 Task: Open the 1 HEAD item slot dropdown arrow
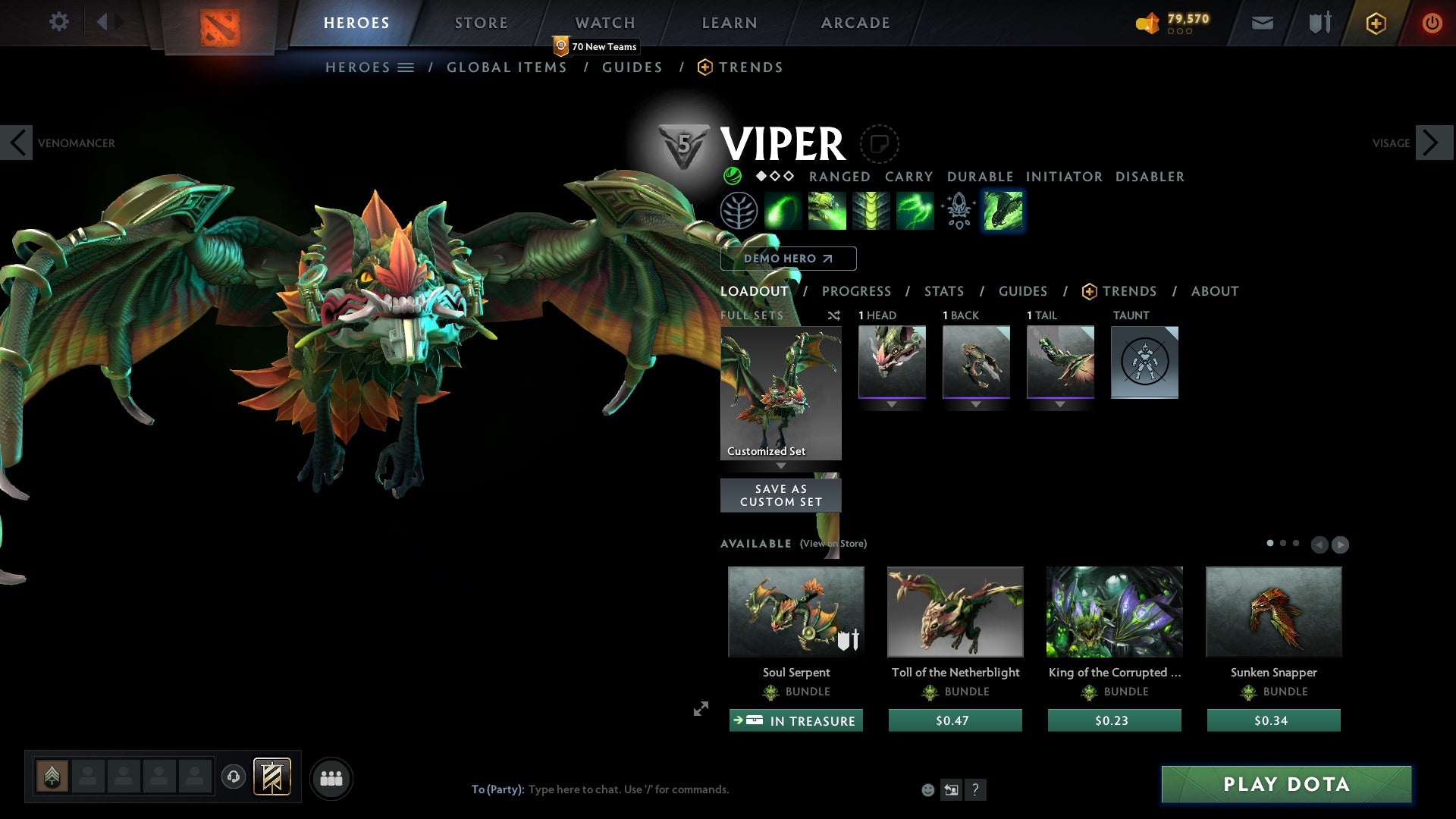point(892,404)
